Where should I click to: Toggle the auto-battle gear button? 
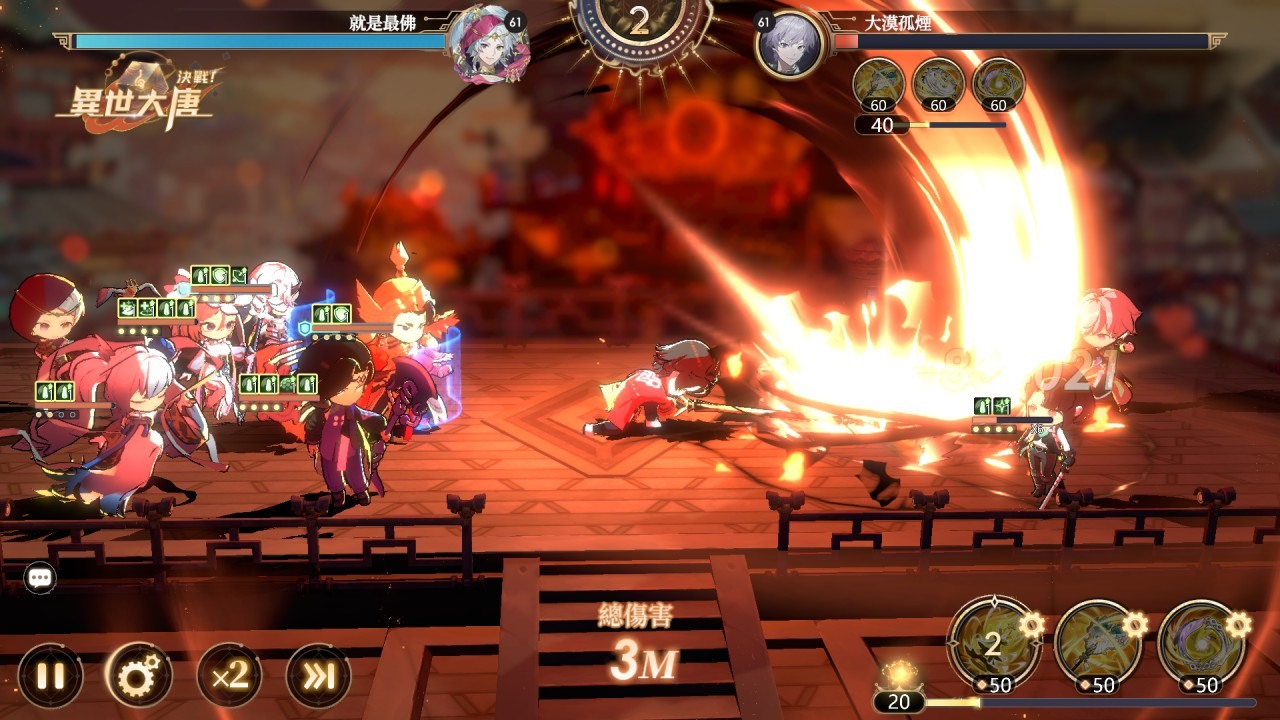point(139,676)
